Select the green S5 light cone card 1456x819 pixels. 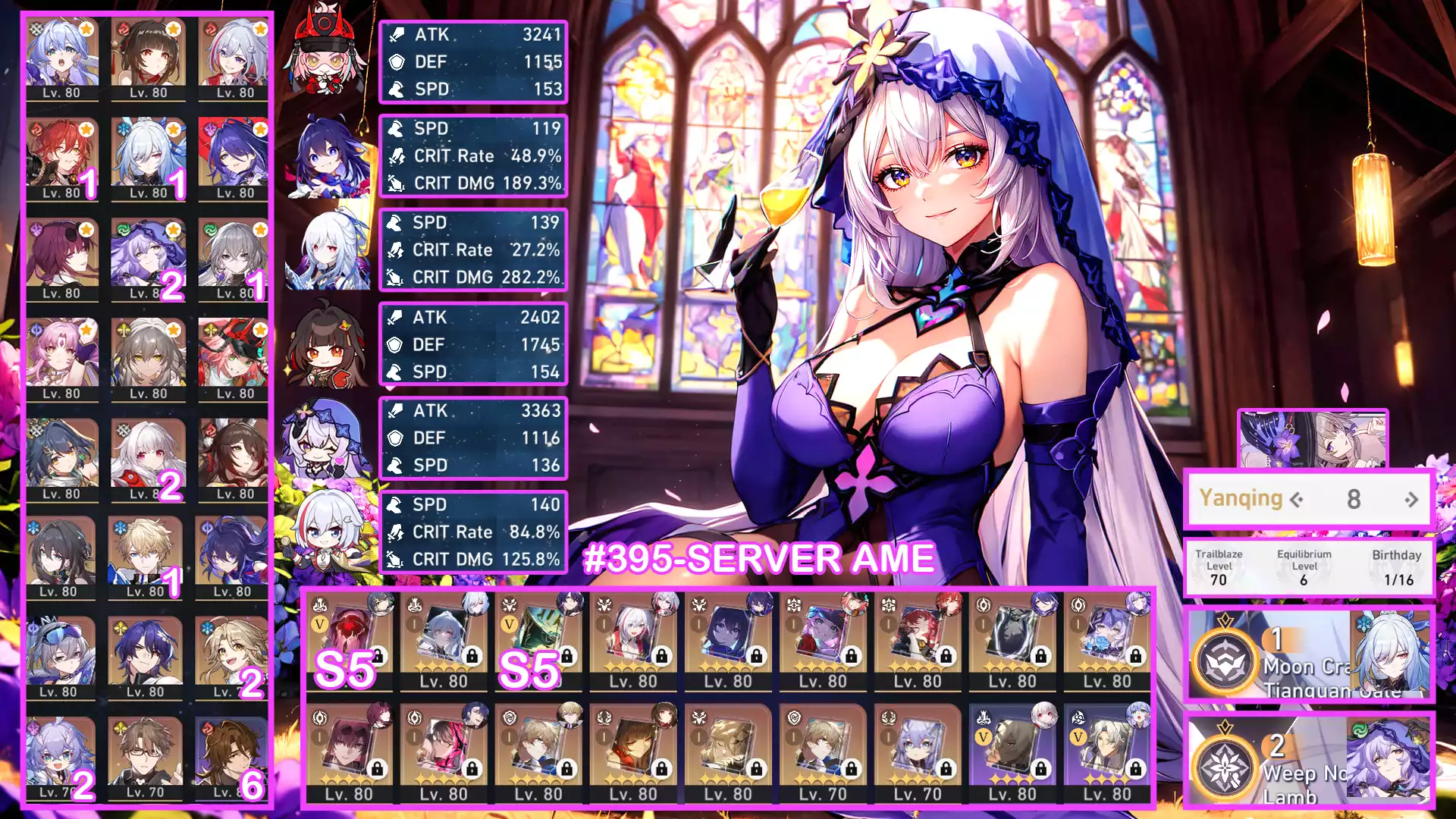coord(539,642)
